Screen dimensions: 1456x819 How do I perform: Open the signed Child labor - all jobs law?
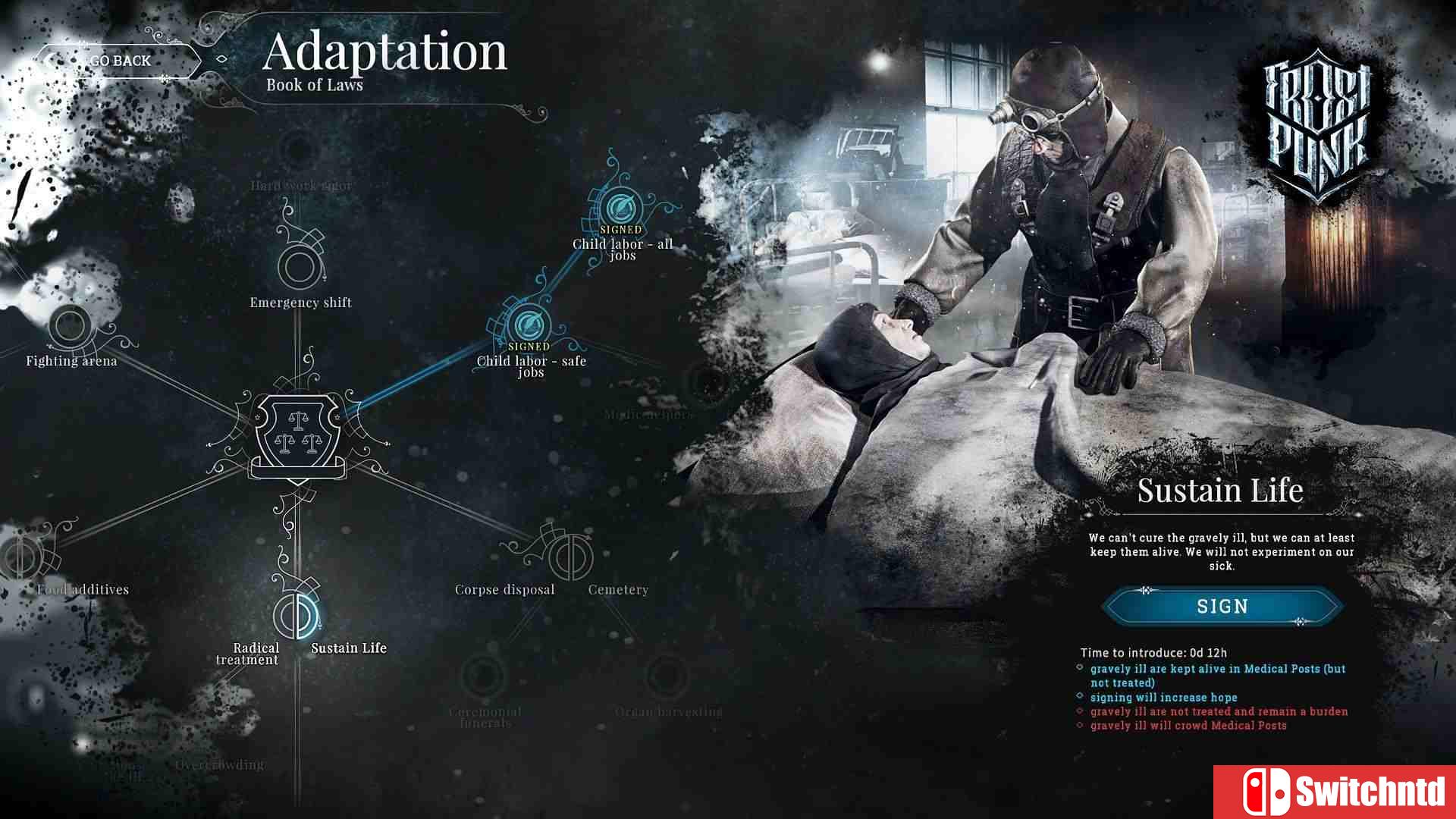(620, 206)
